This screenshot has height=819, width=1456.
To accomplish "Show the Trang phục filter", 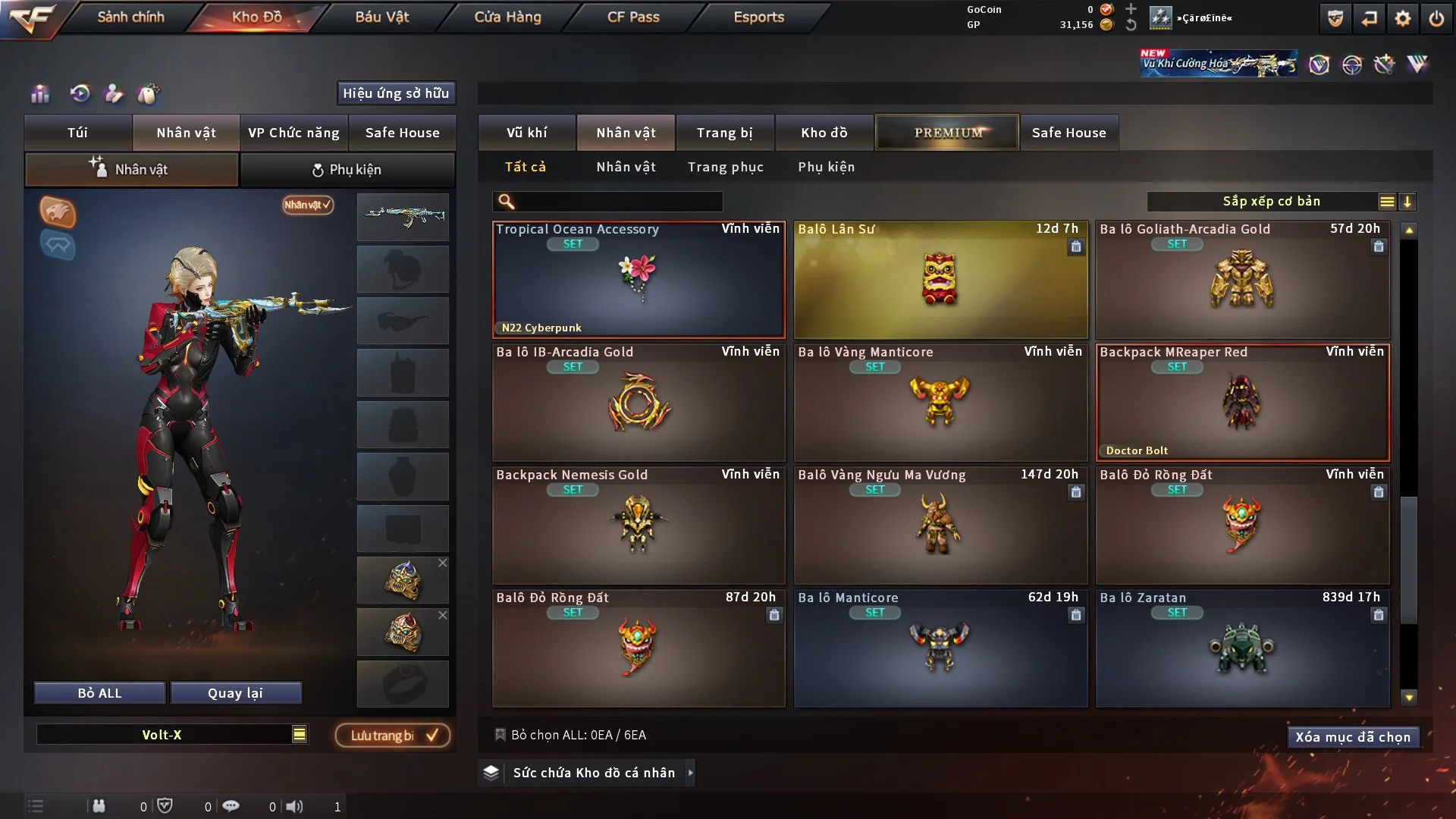I will tap(725, 167).
